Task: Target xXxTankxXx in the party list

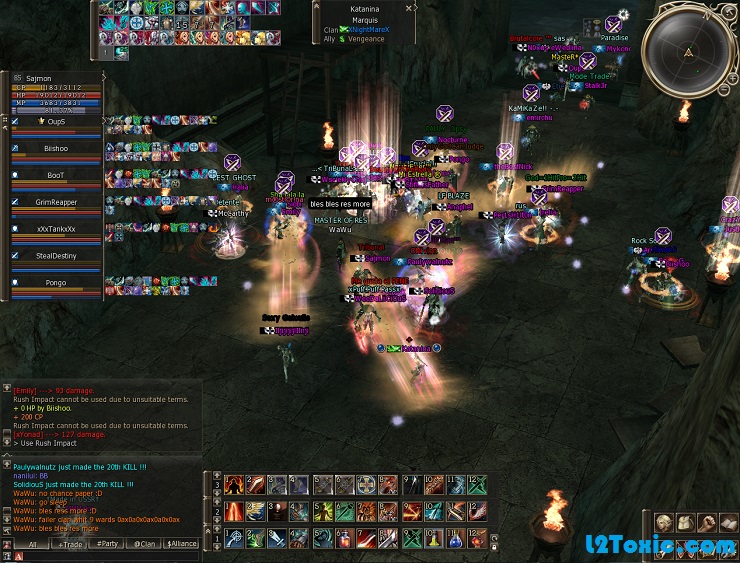Action: pos(57,229)
